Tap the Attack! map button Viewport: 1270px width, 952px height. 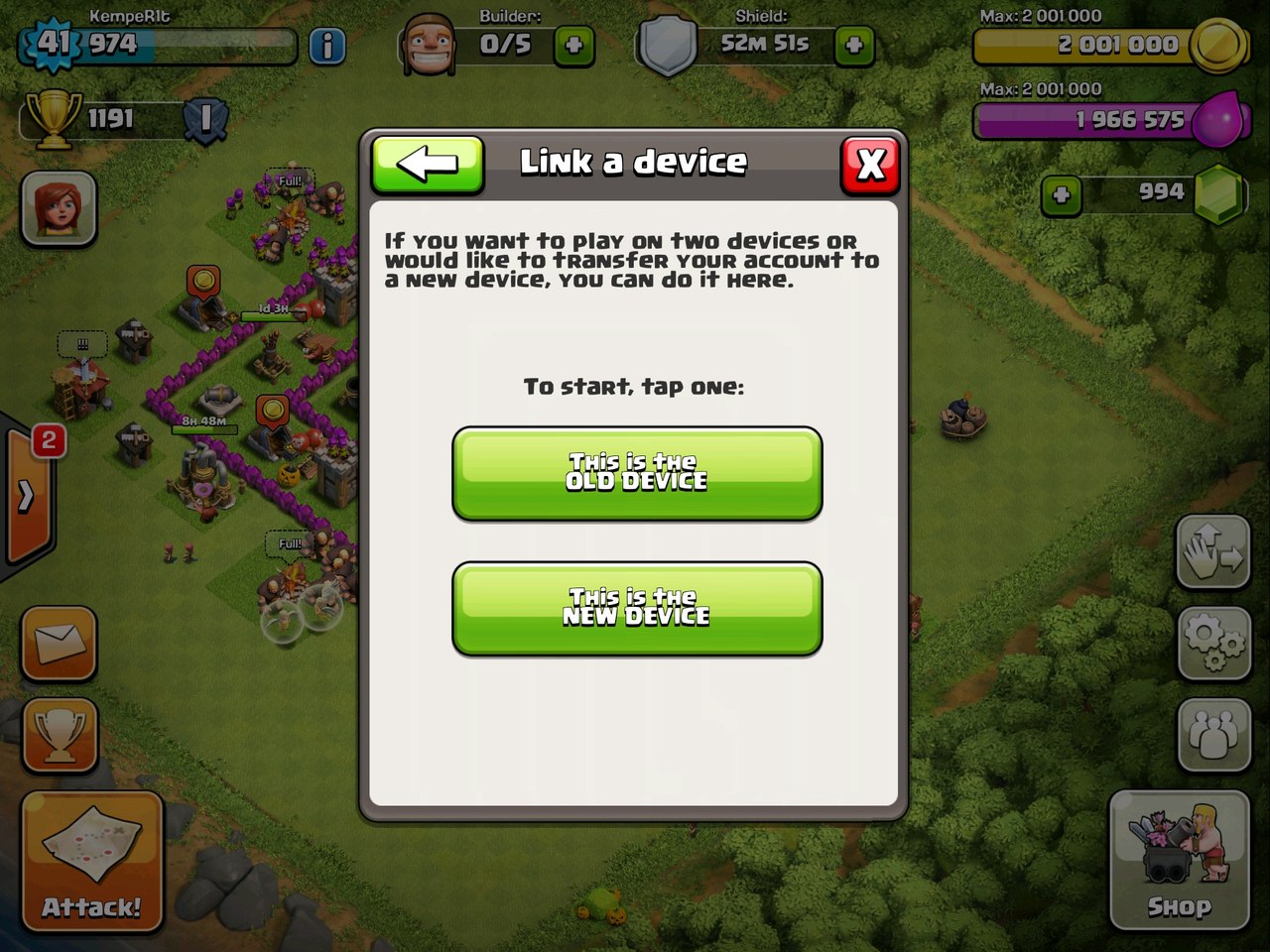[91, 861]
